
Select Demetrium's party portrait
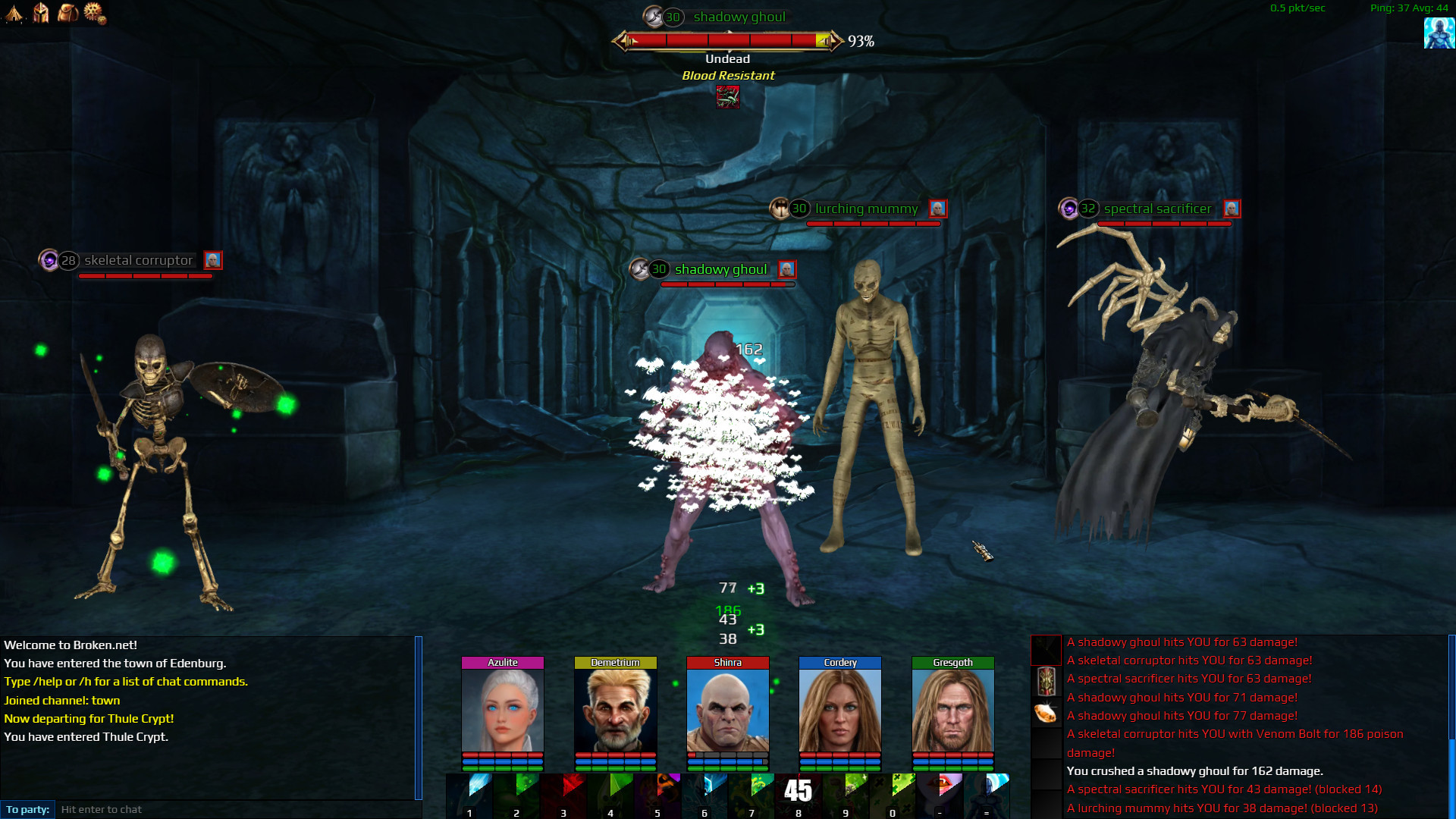point(615,711)
